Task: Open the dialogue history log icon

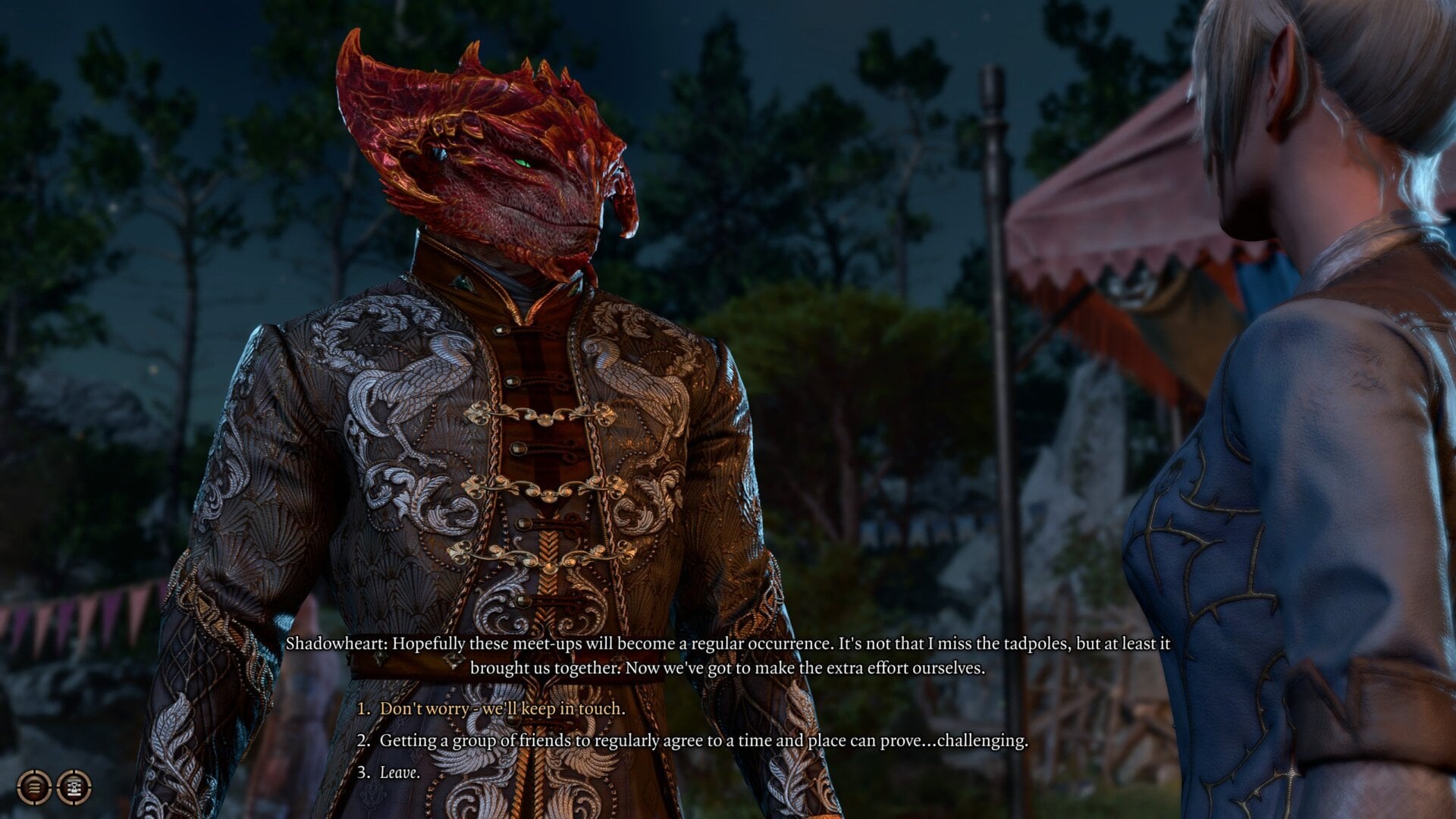Action: 33,787
